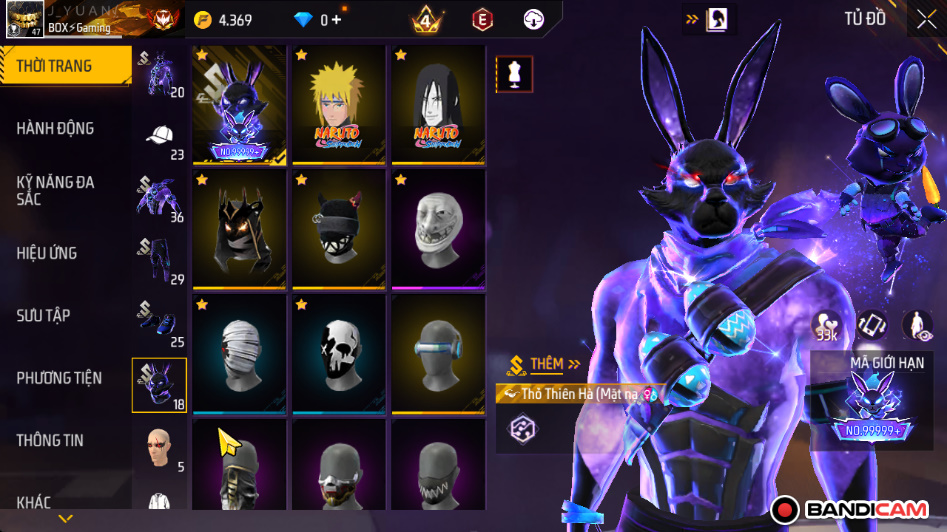Select the Kỹ Năng Đa Sắc tab

tap(55, 190)
